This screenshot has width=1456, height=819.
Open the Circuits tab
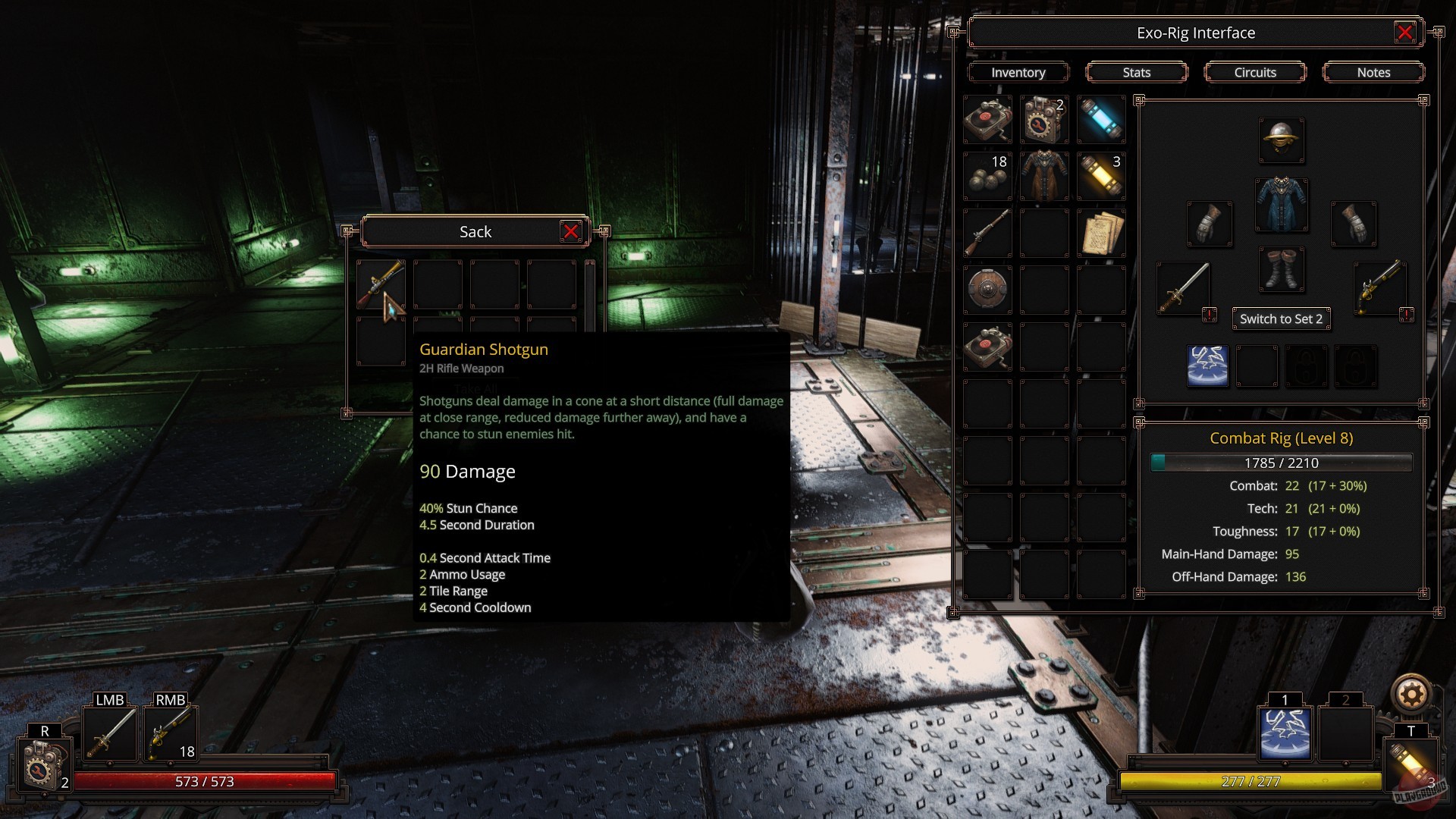[x=1255, y=72]
